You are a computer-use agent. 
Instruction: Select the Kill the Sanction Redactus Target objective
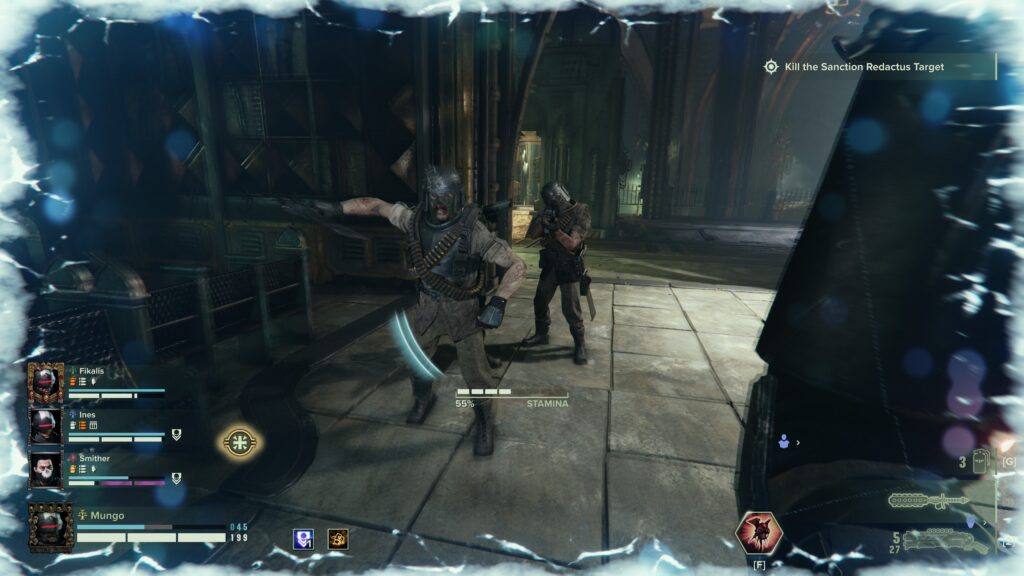(864, 67)
